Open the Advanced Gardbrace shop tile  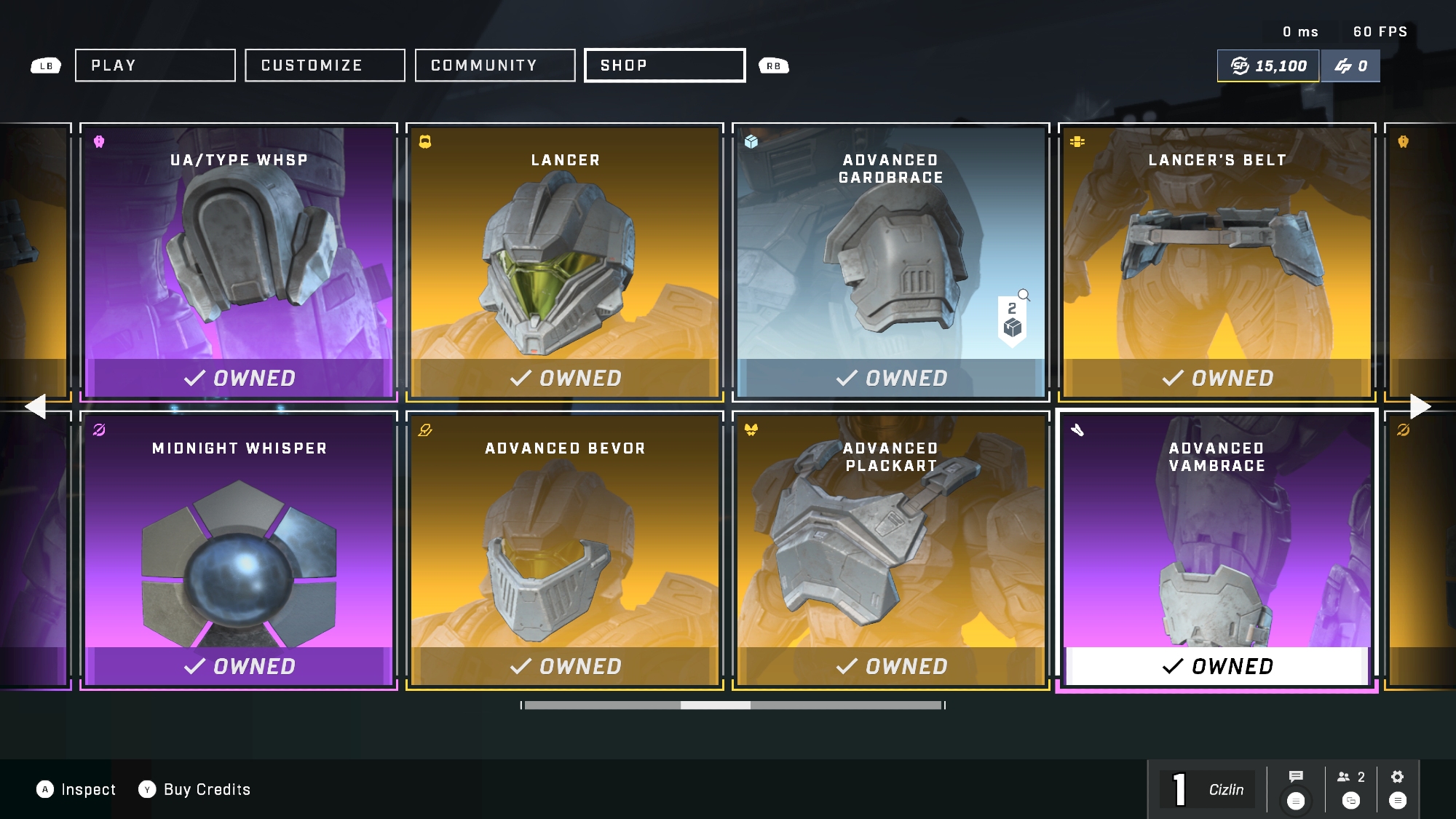click(x=890, y=262)
